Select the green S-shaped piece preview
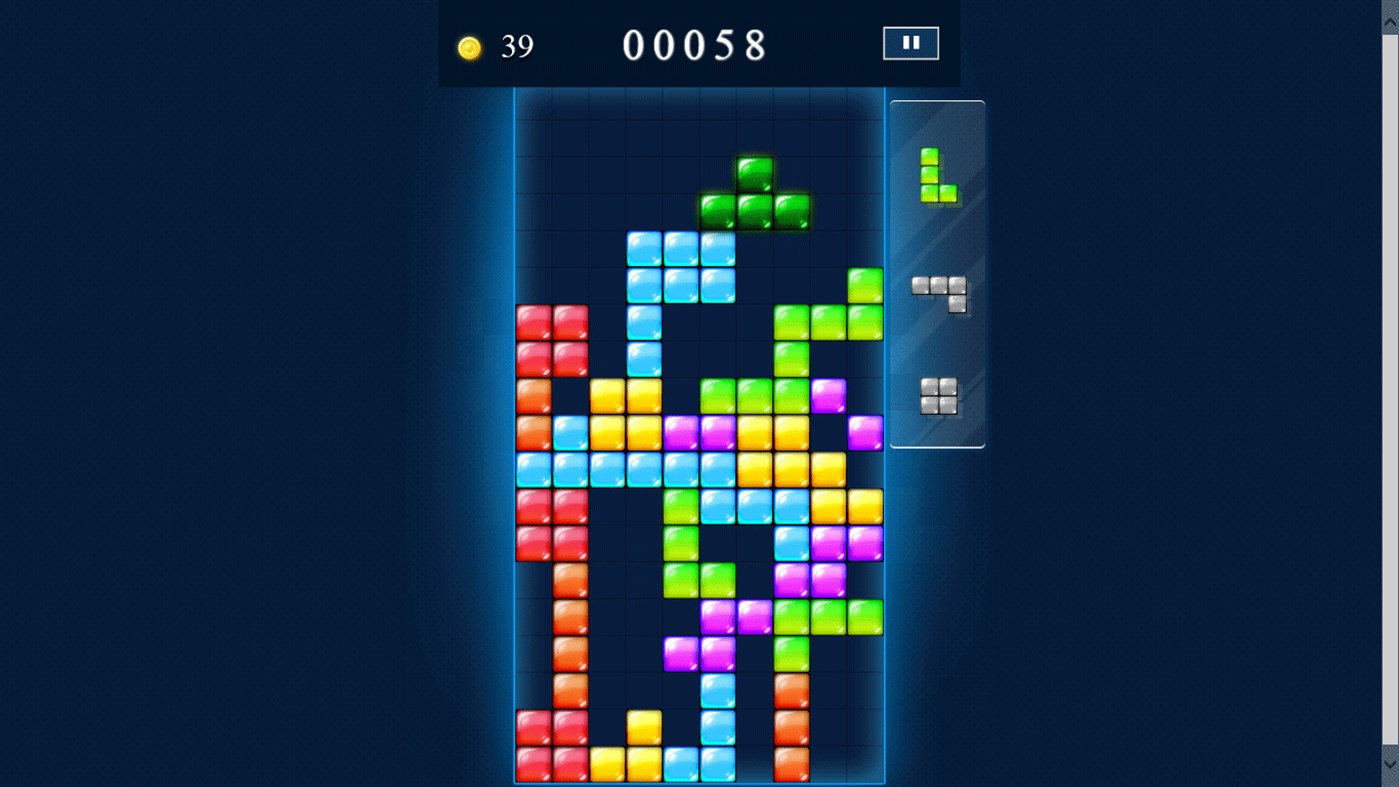Screen dimensions: 1399x787 pos(937,175)
